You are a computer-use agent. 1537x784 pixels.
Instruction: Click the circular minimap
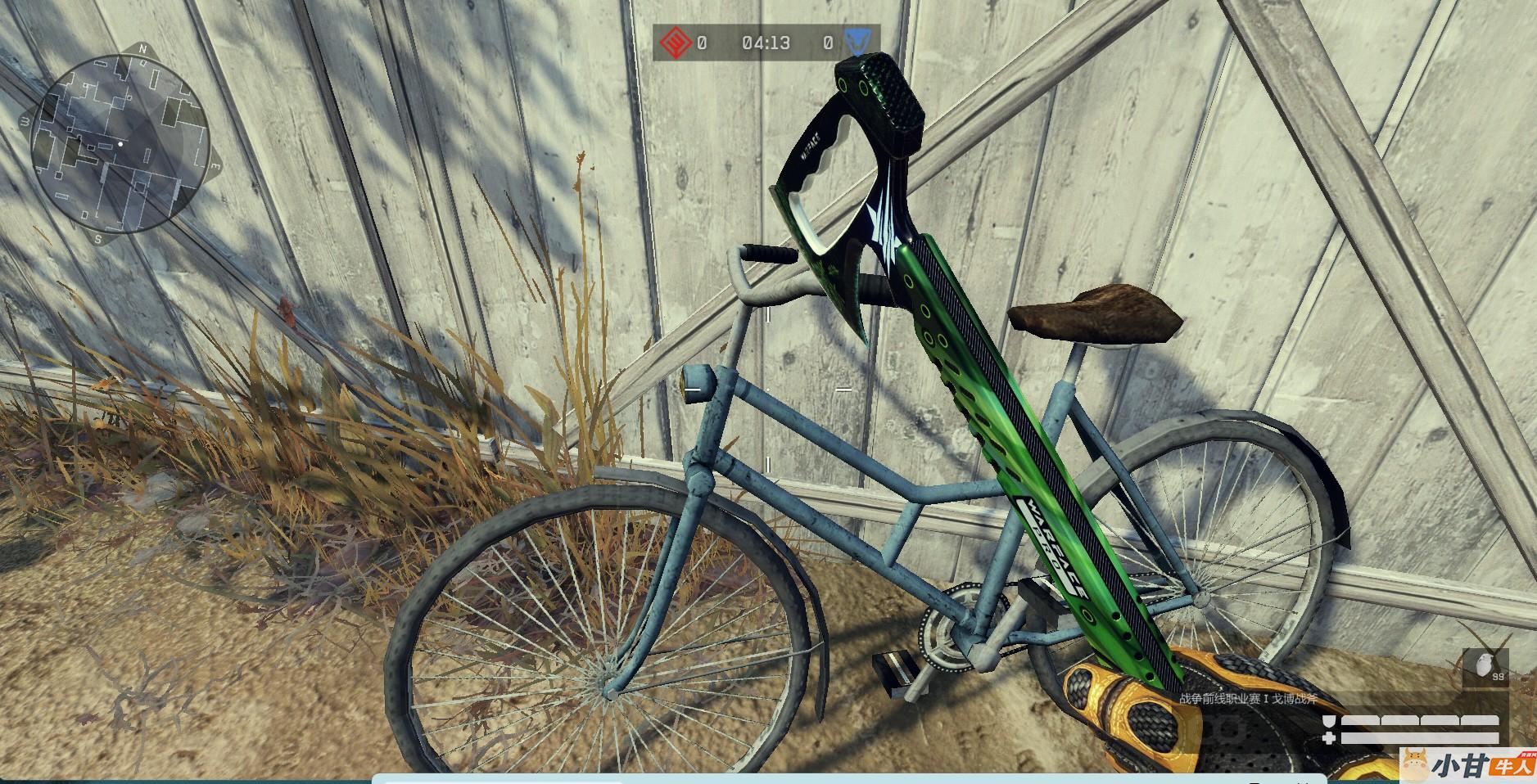tap(119, 144)
